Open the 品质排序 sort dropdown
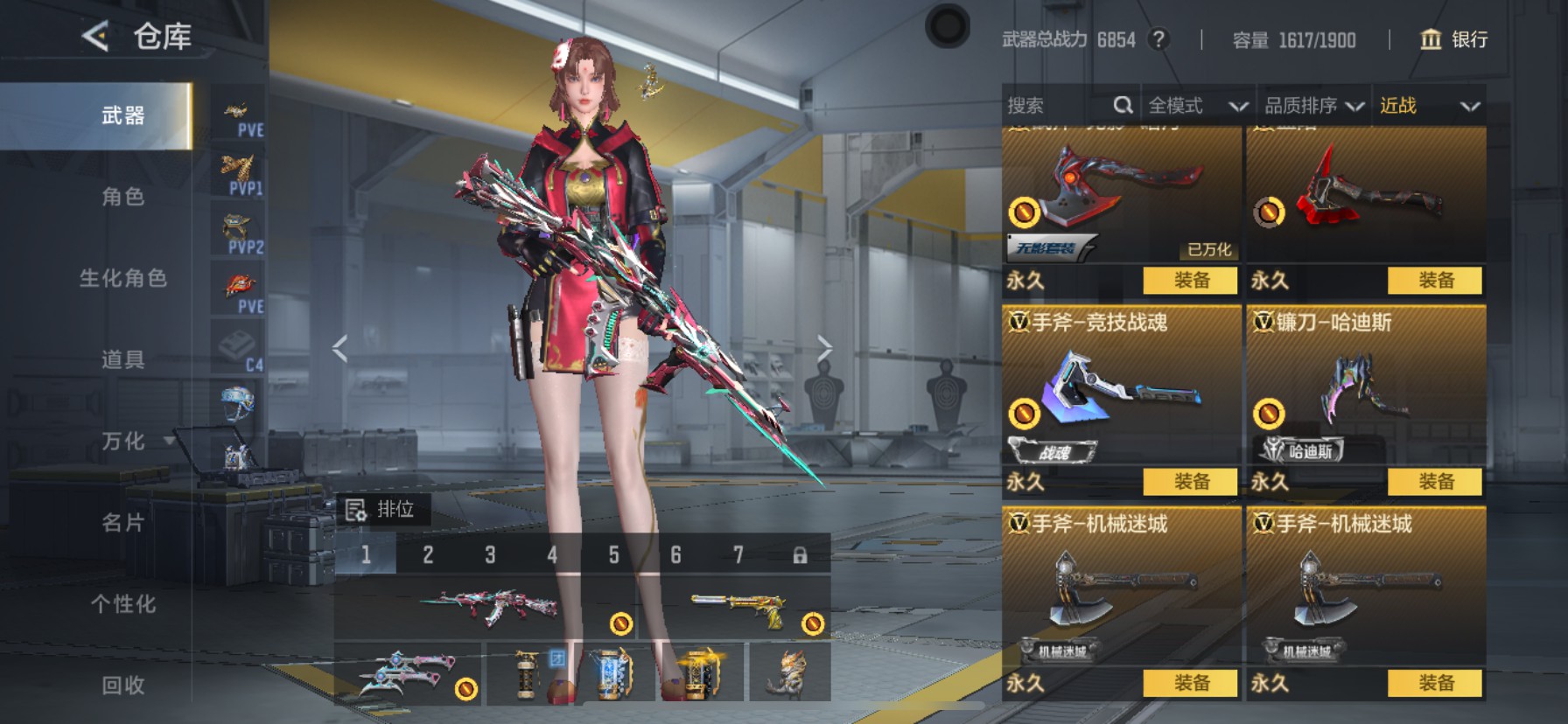The height and width of the screenshot is (724, 1568). tap(1313, 106)
